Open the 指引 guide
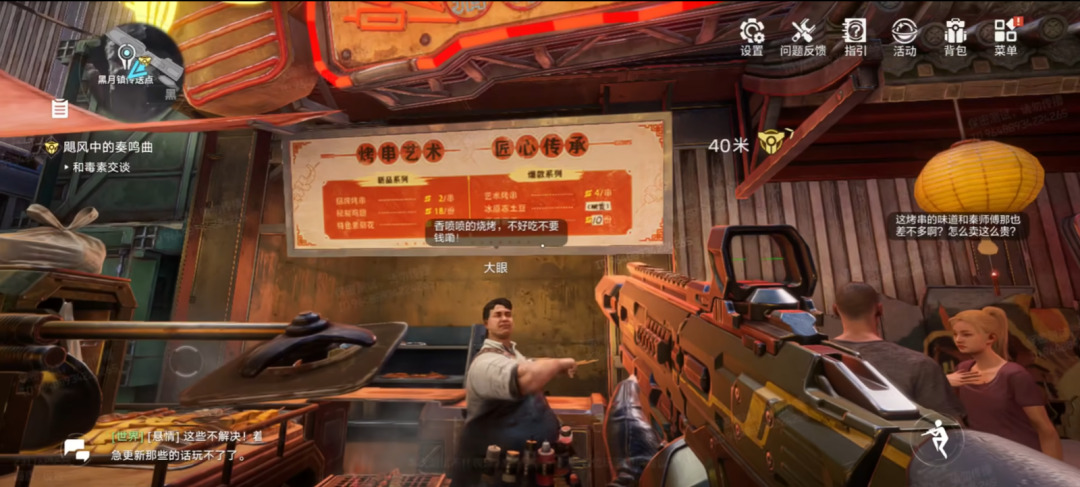This screenshot has width=1080, height=487. pos(855,37)
